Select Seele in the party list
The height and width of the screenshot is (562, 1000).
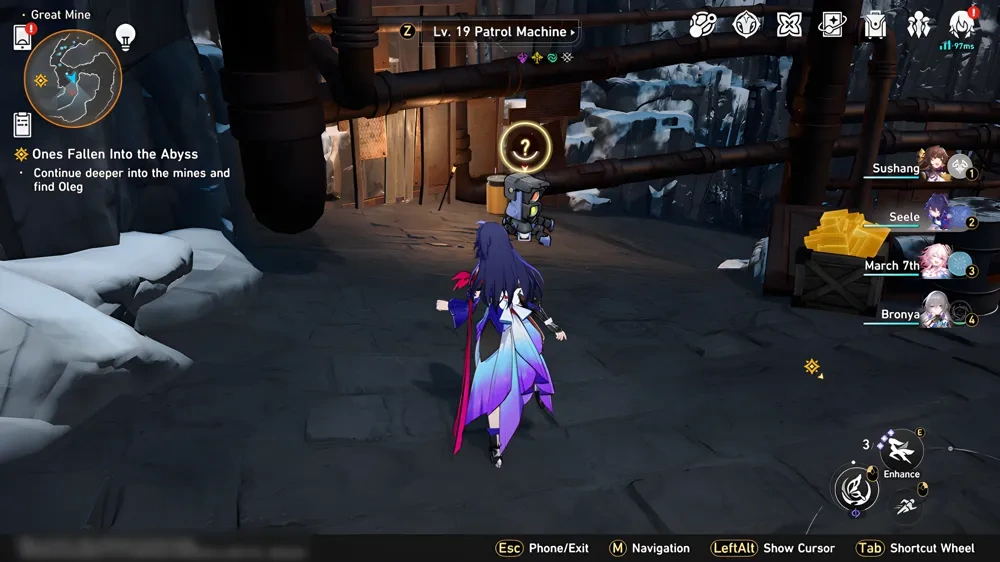(x=935, y=216)
